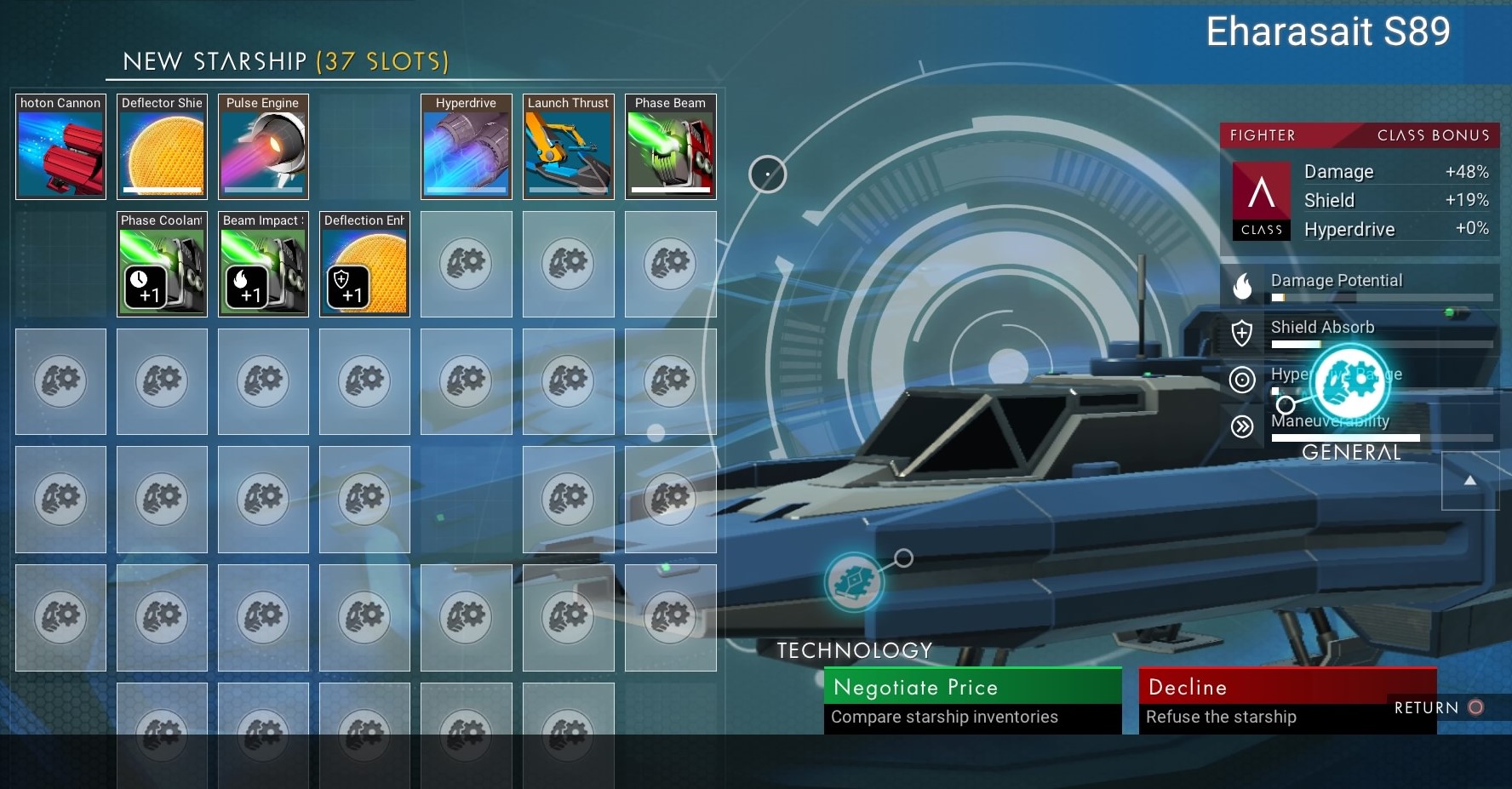Select the Deflection Enhancement upgrade slot
The width and height of the screenshot is (1512, 789).
point(364,264)
